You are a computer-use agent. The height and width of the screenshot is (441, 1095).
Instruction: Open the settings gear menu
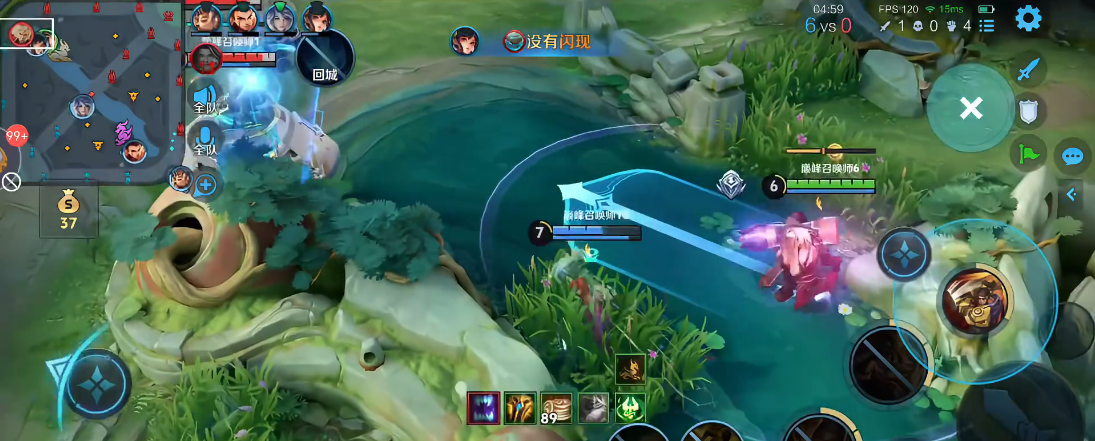point(1028,18)
